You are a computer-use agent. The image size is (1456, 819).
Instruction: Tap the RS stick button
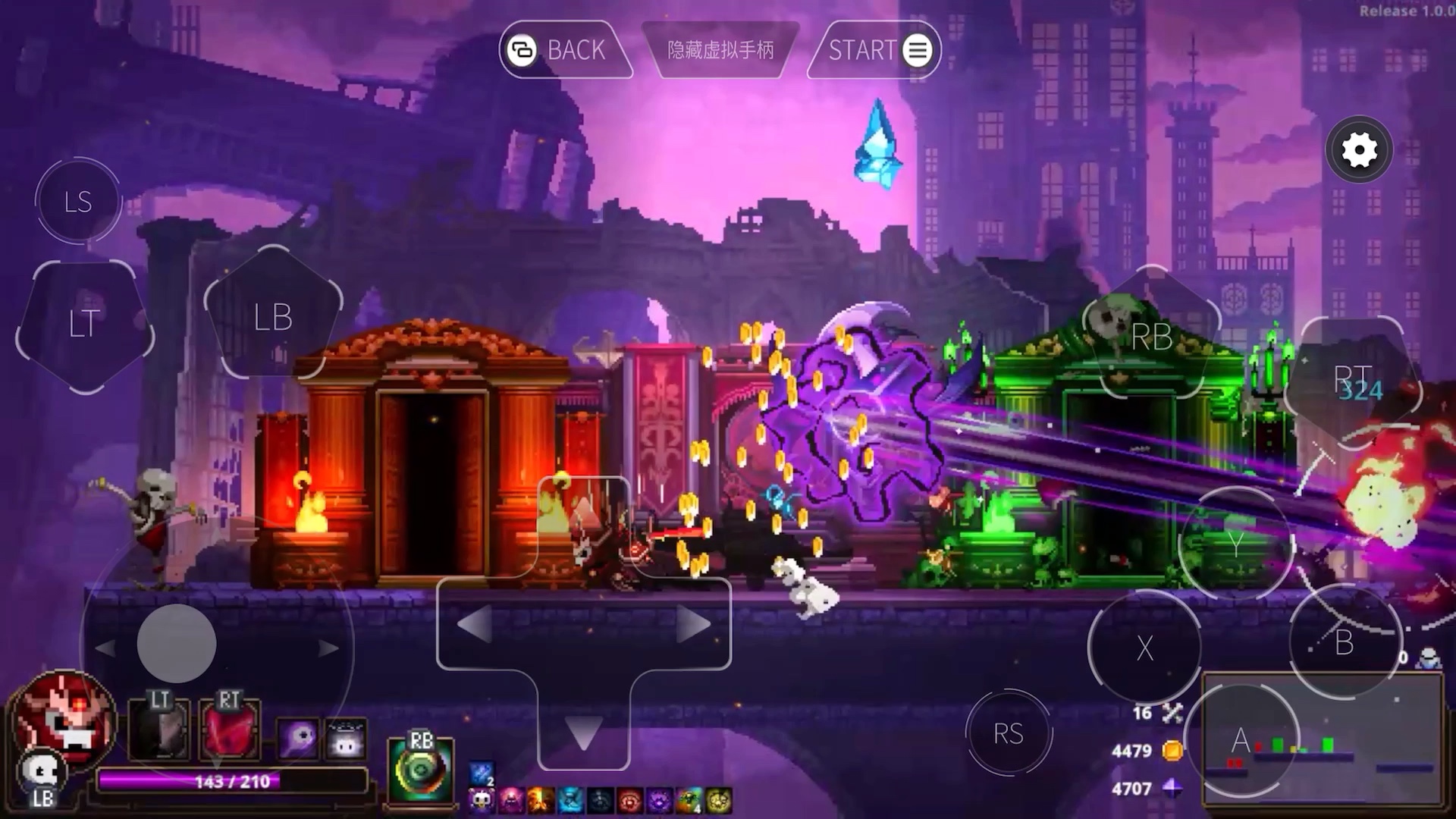pos(1008,733)
